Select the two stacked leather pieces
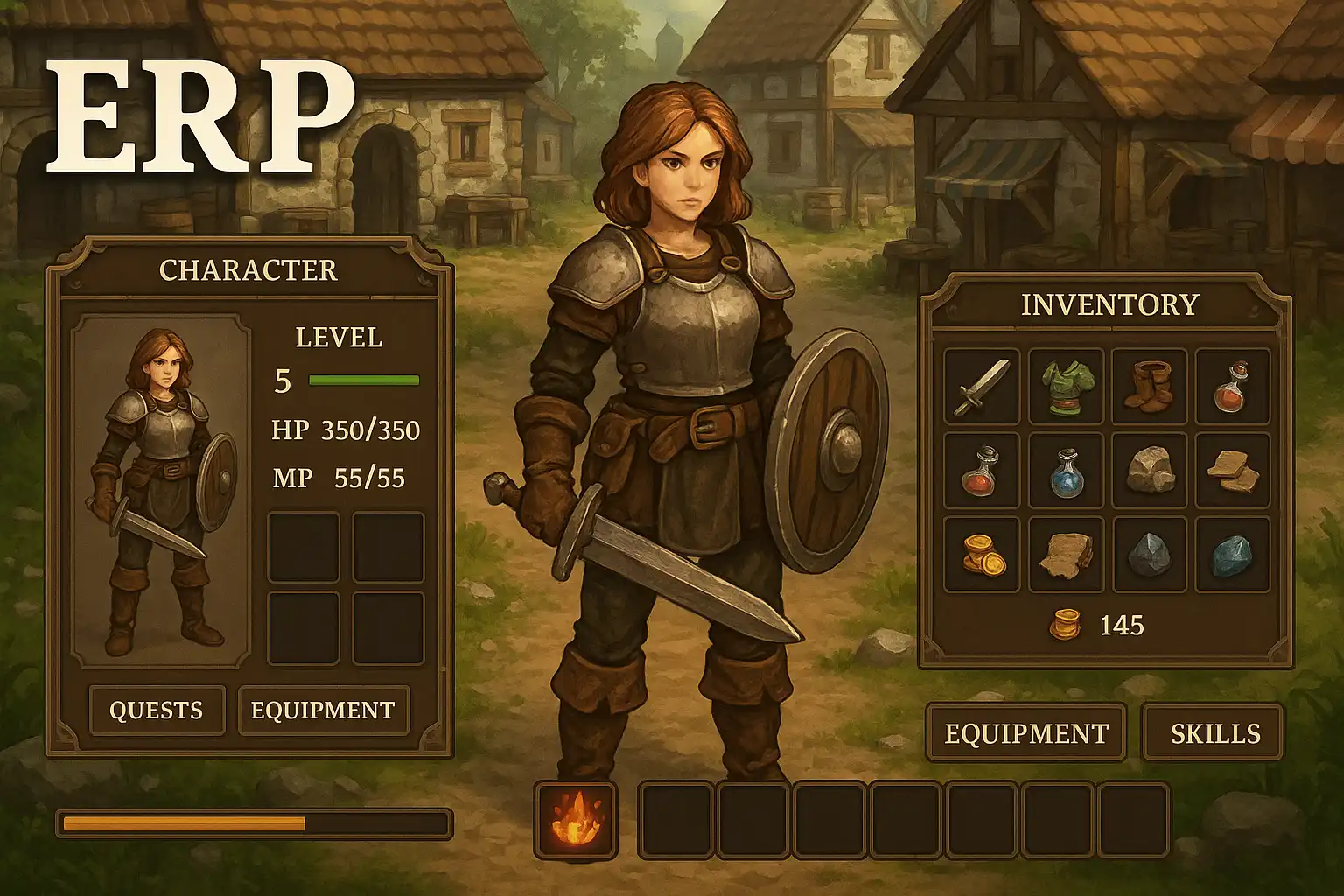The height and width of the screenshot is (896, 1344). click(1232, 471)
